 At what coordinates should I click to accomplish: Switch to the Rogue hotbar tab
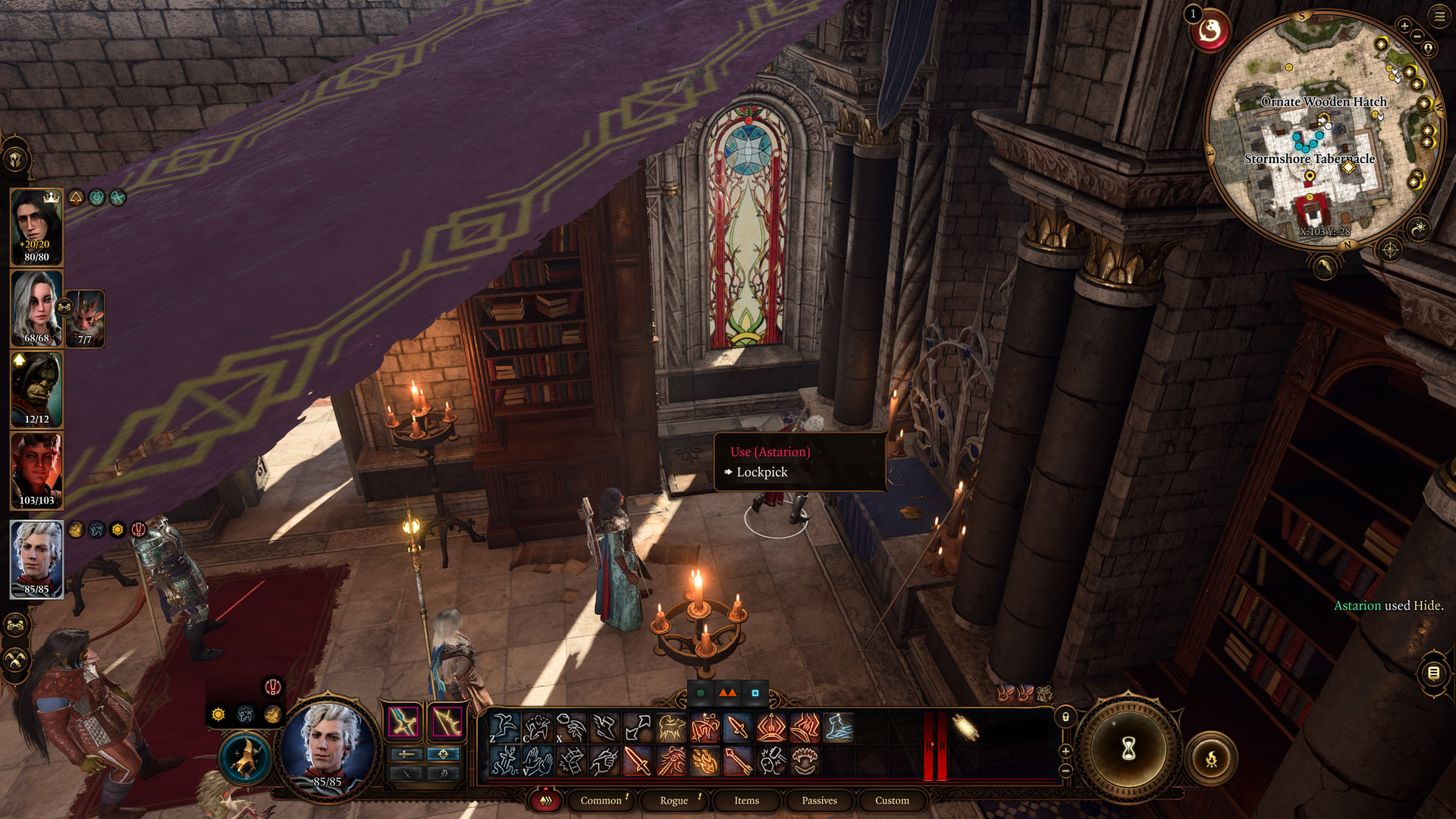point(673,800)
